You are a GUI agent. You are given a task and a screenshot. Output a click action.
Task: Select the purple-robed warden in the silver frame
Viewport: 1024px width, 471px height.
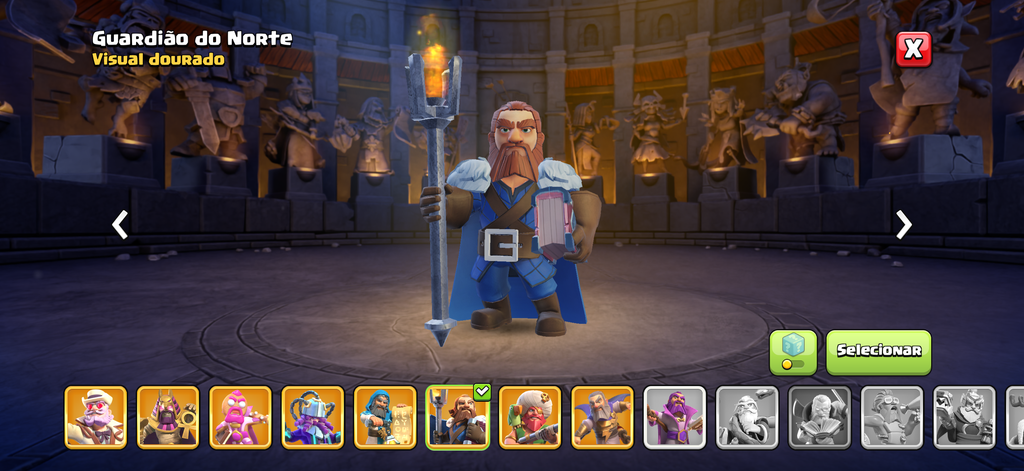coord(675,416)
